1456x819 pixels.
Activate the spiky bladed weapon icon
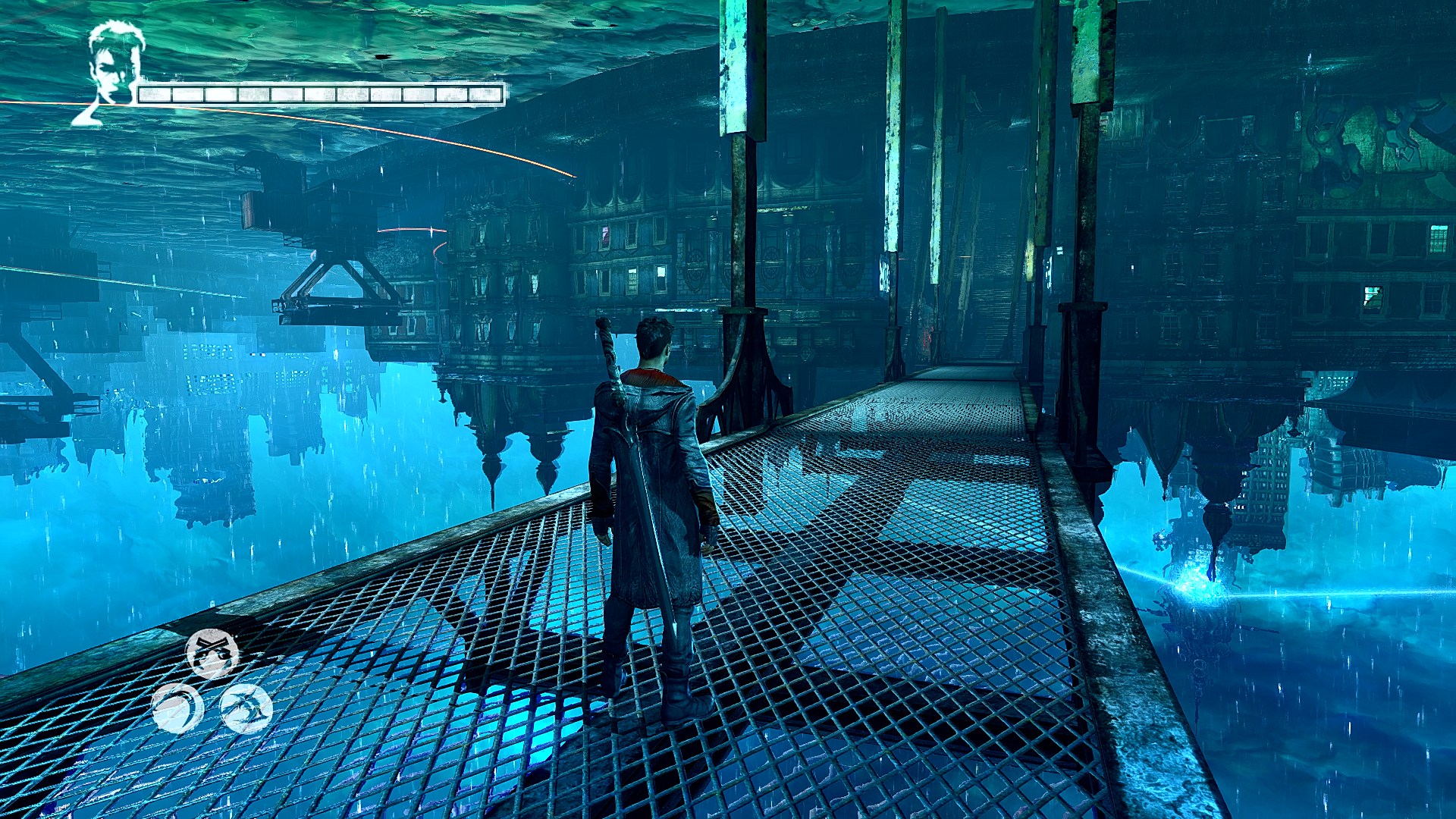(x=246, y=709)
